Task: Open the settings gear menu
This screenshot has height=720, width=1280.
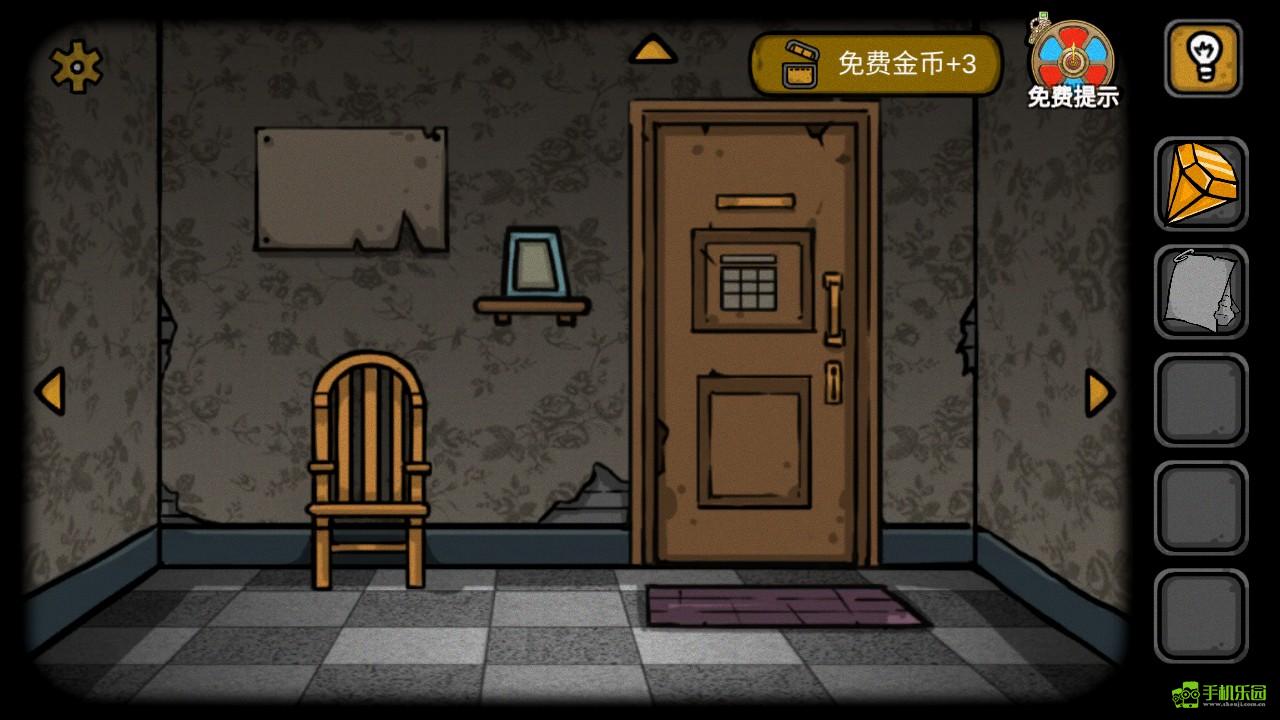Action: pos(75,64)
